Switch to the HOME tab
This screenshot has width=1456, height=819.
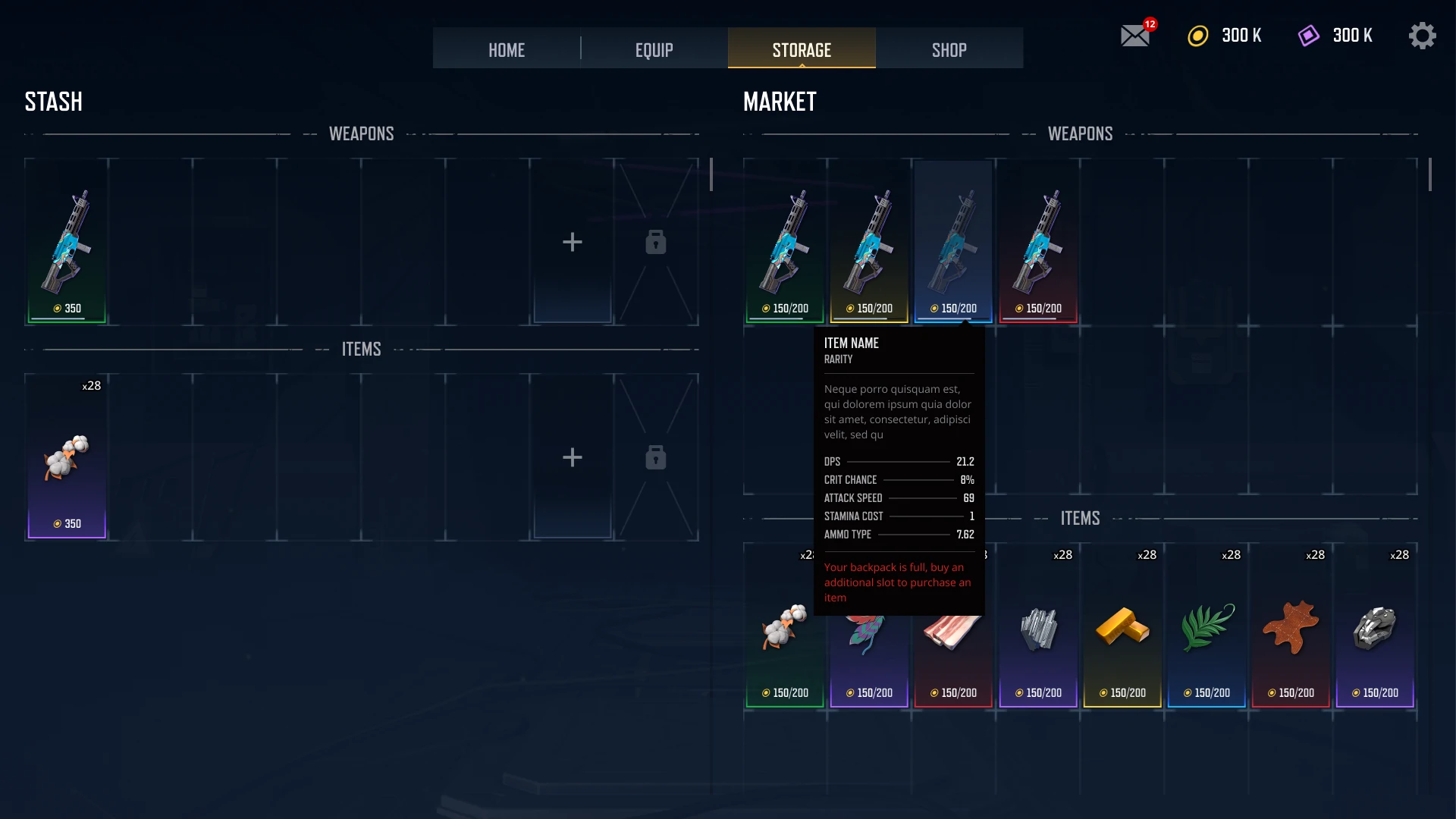[x=506, y=49]
